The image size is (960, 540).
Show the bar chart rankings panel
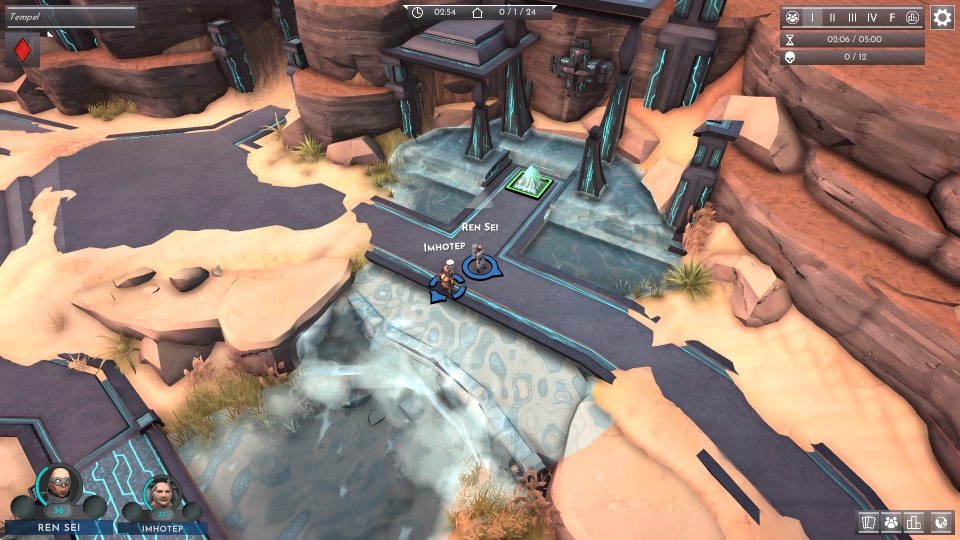[914, 522]
